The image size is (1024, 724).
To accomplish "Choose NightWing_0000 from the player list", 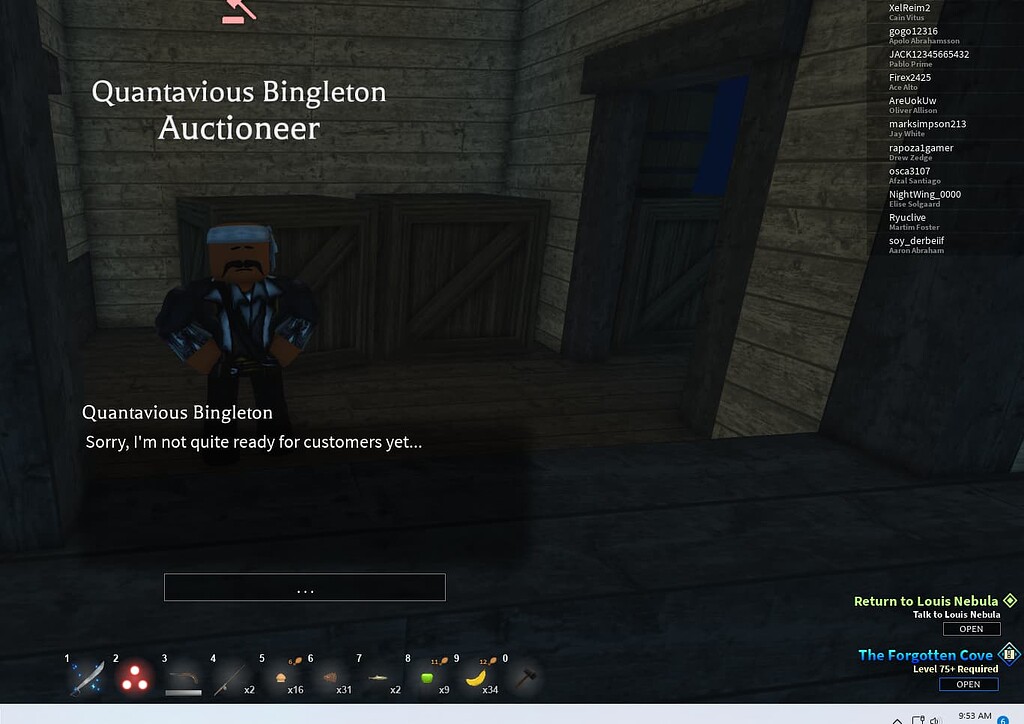I will coord(924,194).
